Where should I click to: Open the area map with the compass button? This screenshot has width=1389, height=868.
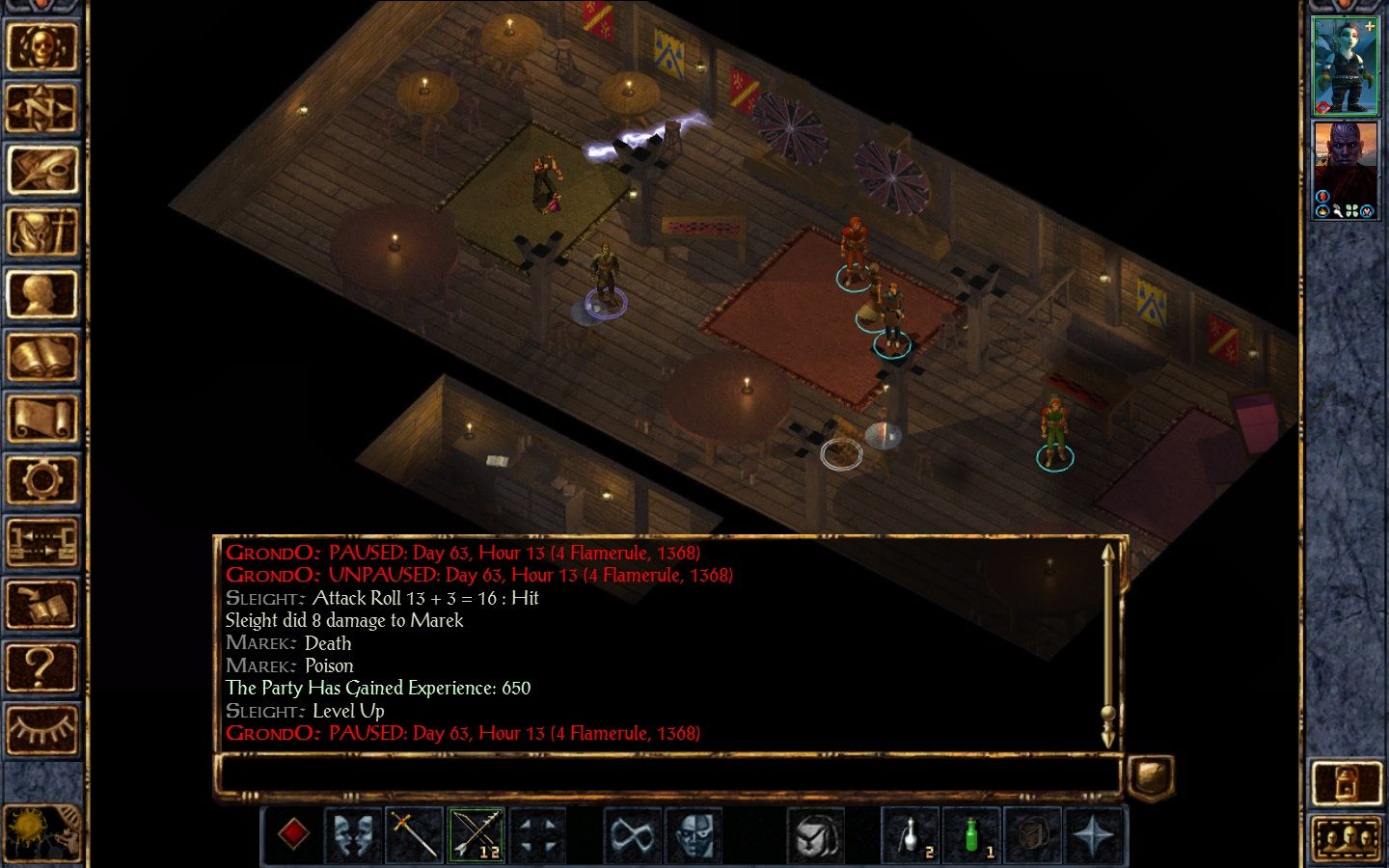coord(41,108)
